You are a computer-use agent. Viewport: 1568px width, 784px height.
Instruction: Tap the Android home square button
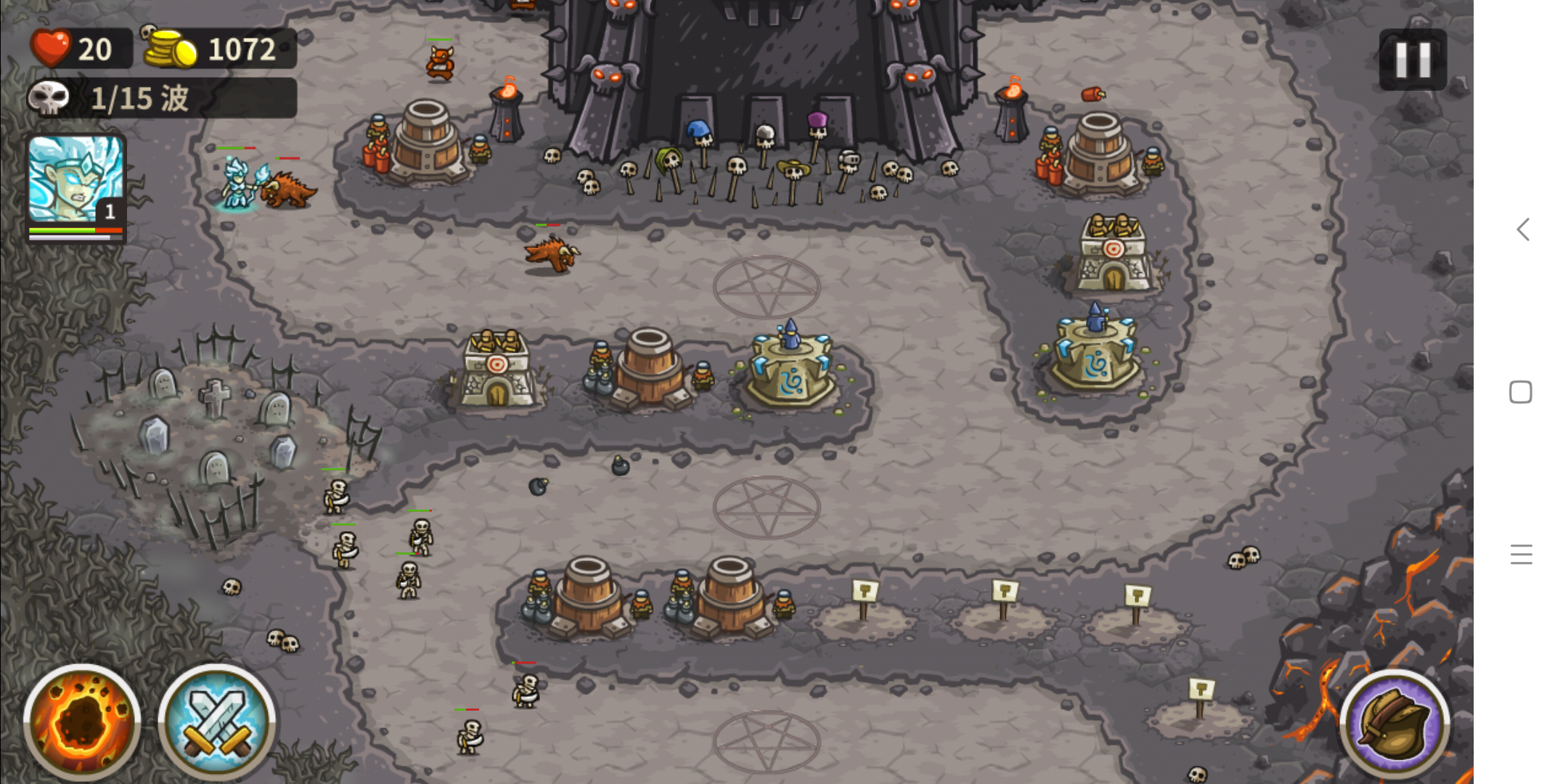[1521, 392]
